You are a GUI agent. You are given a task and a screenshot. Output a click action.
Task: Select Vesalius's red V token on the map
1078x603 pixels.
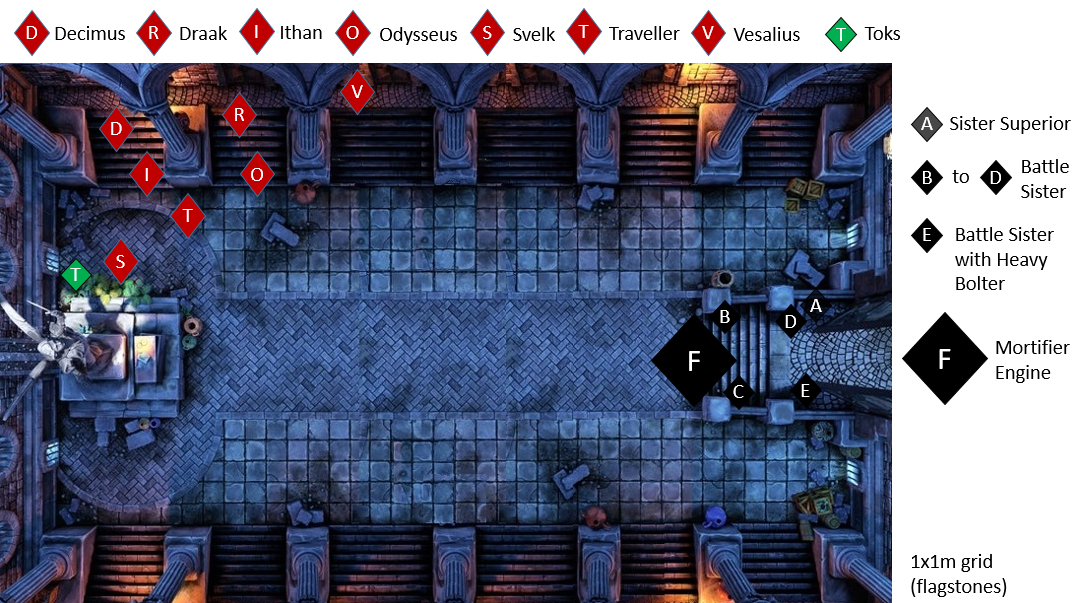357,92
